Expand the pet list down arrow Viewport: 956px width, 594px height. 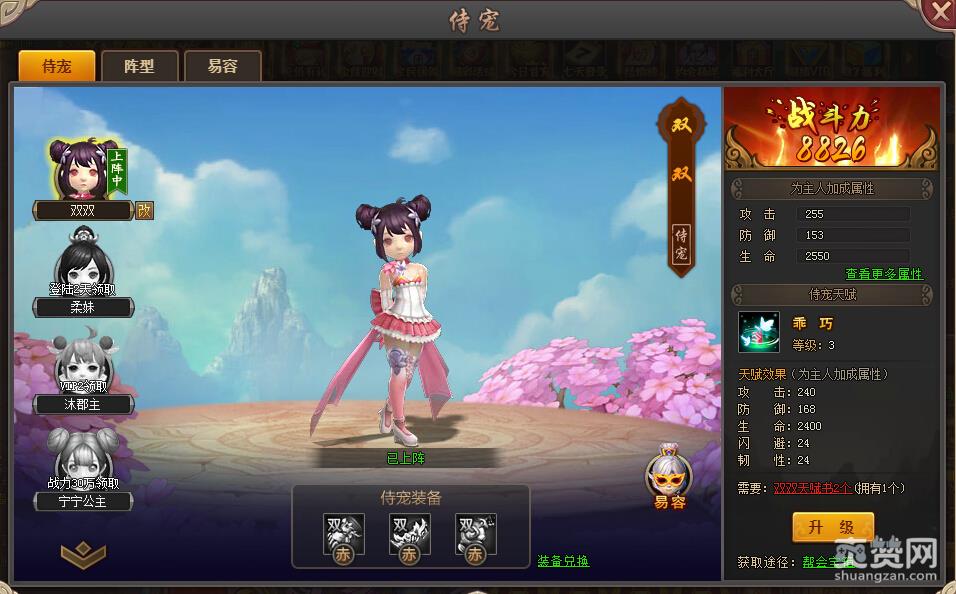point(82,552)
